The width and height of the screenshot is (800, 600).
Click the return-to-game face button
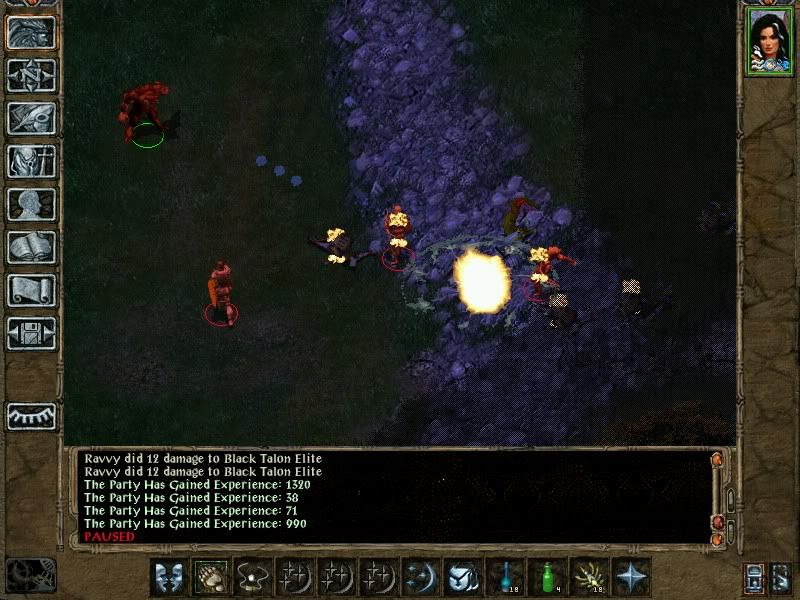[31, 32]
